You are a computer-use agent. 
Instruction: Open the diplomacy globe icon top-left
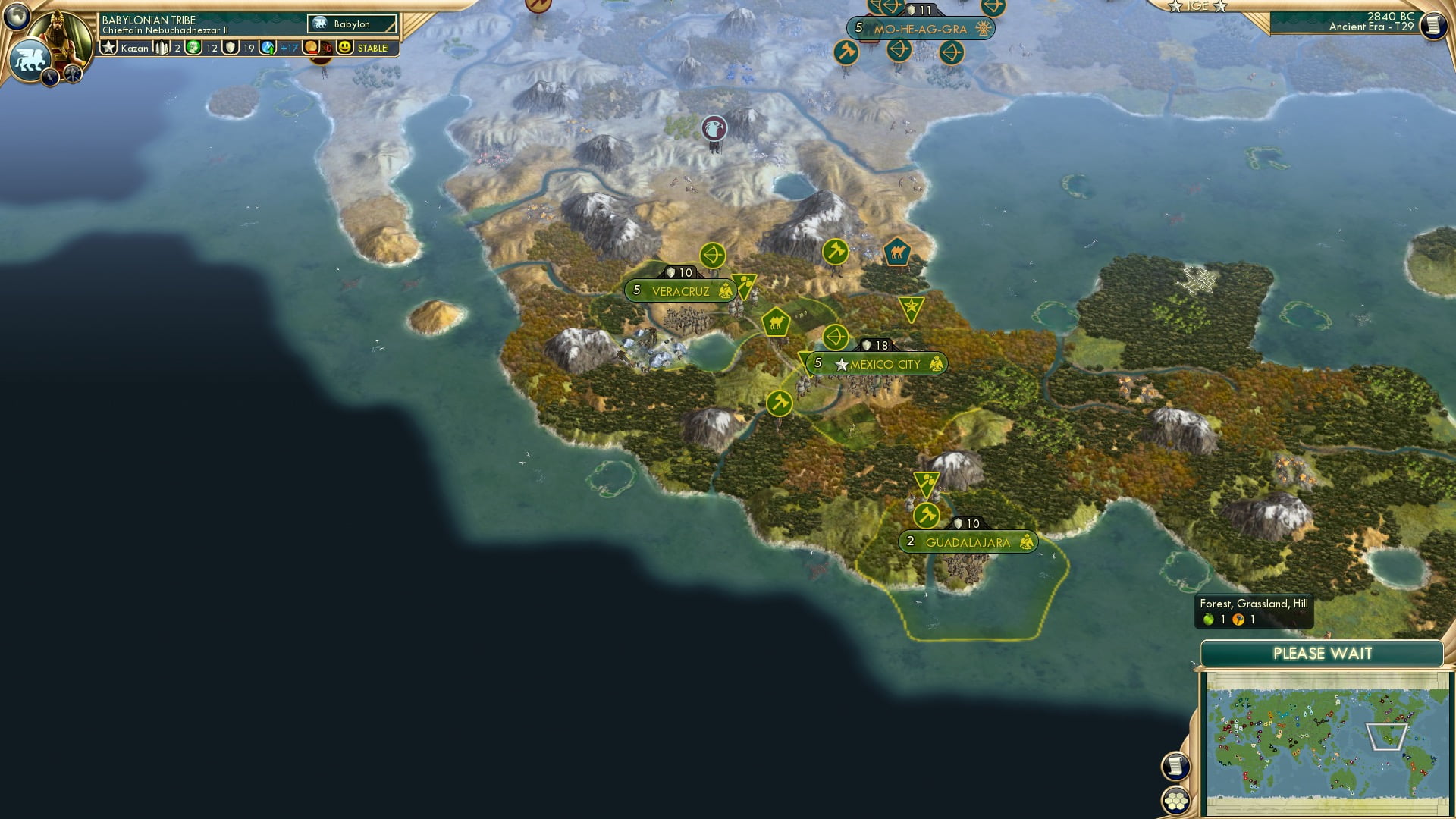click(x=17, y=17)
